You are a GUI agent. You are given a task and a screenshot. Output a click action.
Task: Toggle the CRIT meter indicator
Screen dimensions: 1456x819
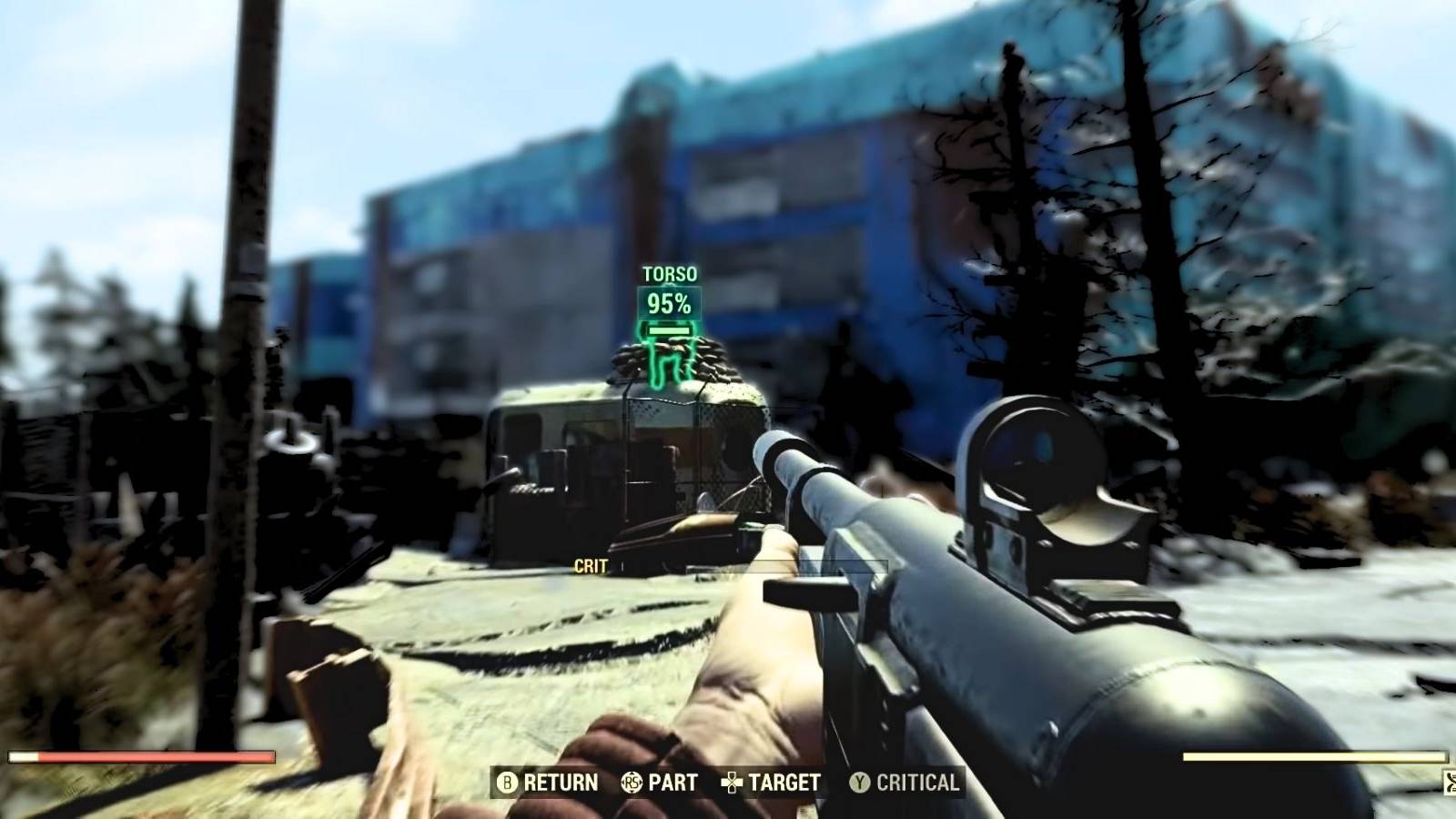592,566
